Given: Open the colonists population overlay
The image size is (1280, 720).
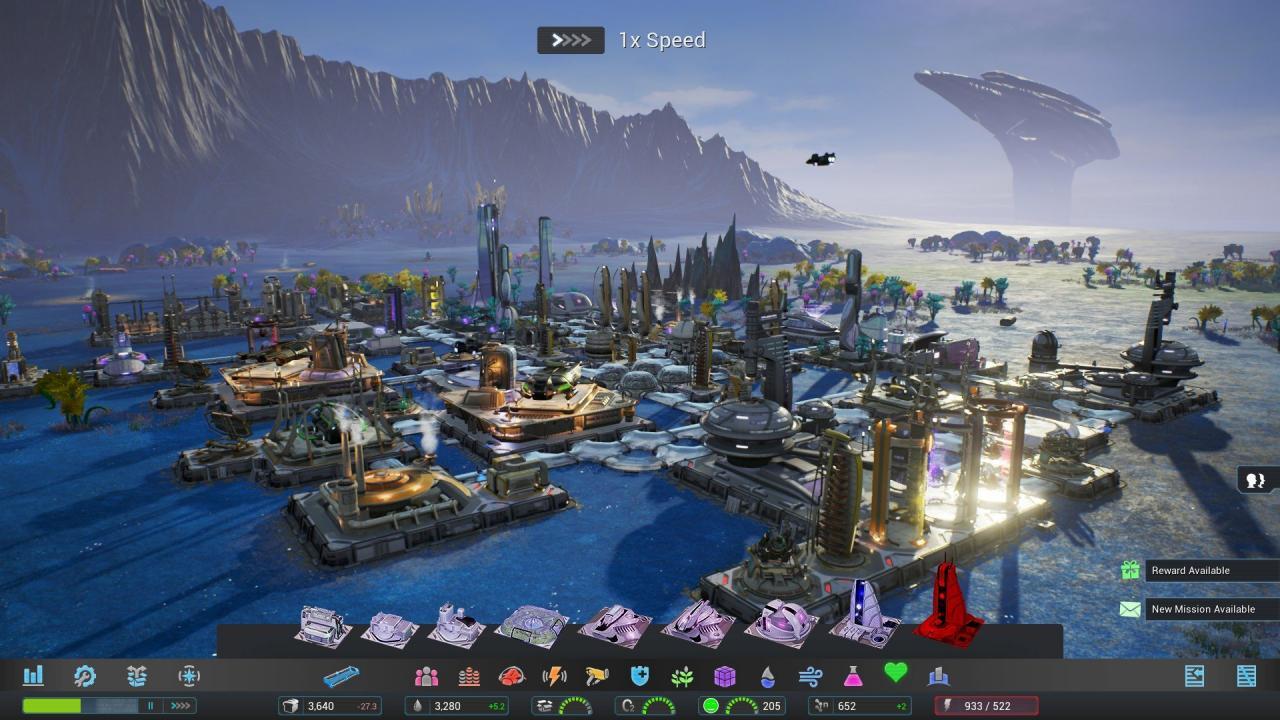Looking at the screenshot, I should 426,676.
